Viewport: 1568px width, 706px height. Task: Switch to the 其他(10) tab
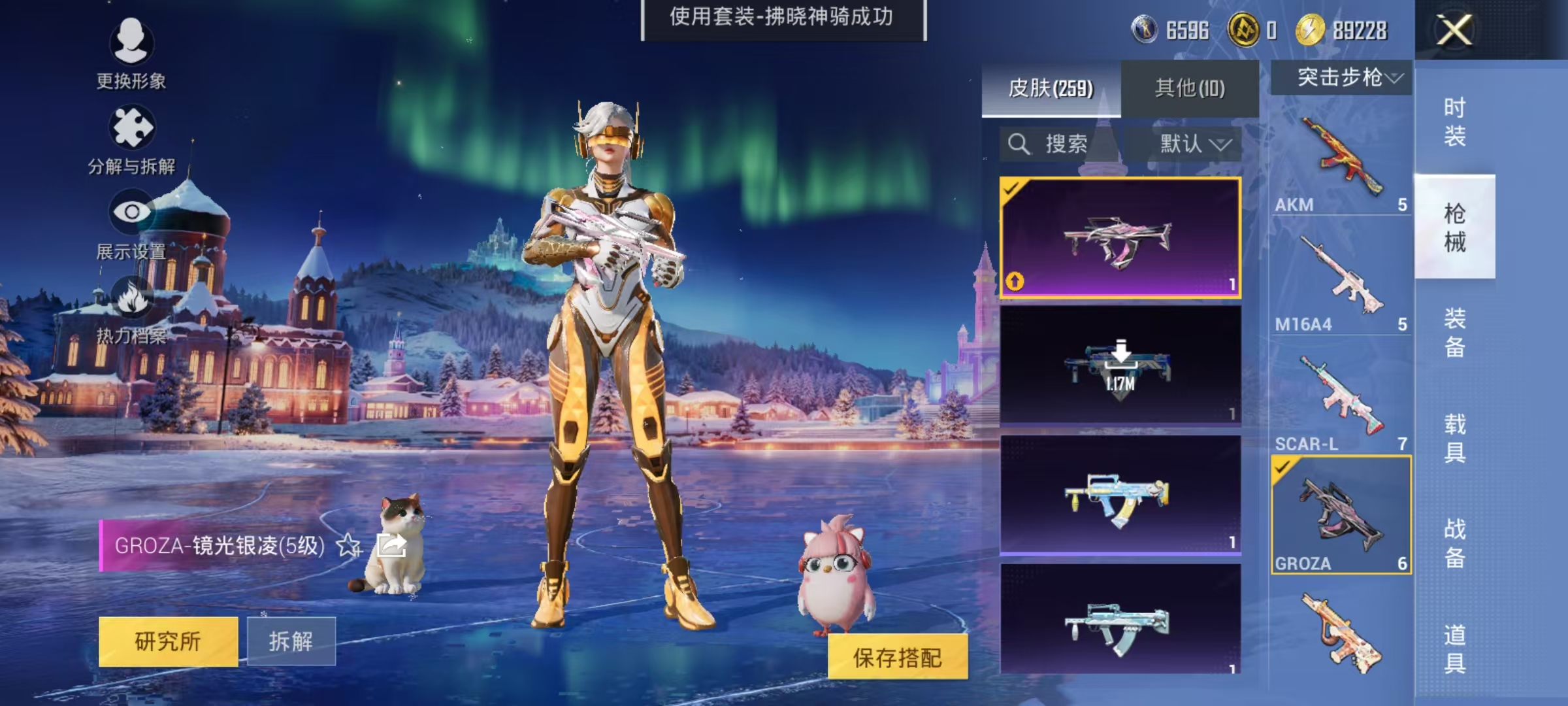(1190, 88)
